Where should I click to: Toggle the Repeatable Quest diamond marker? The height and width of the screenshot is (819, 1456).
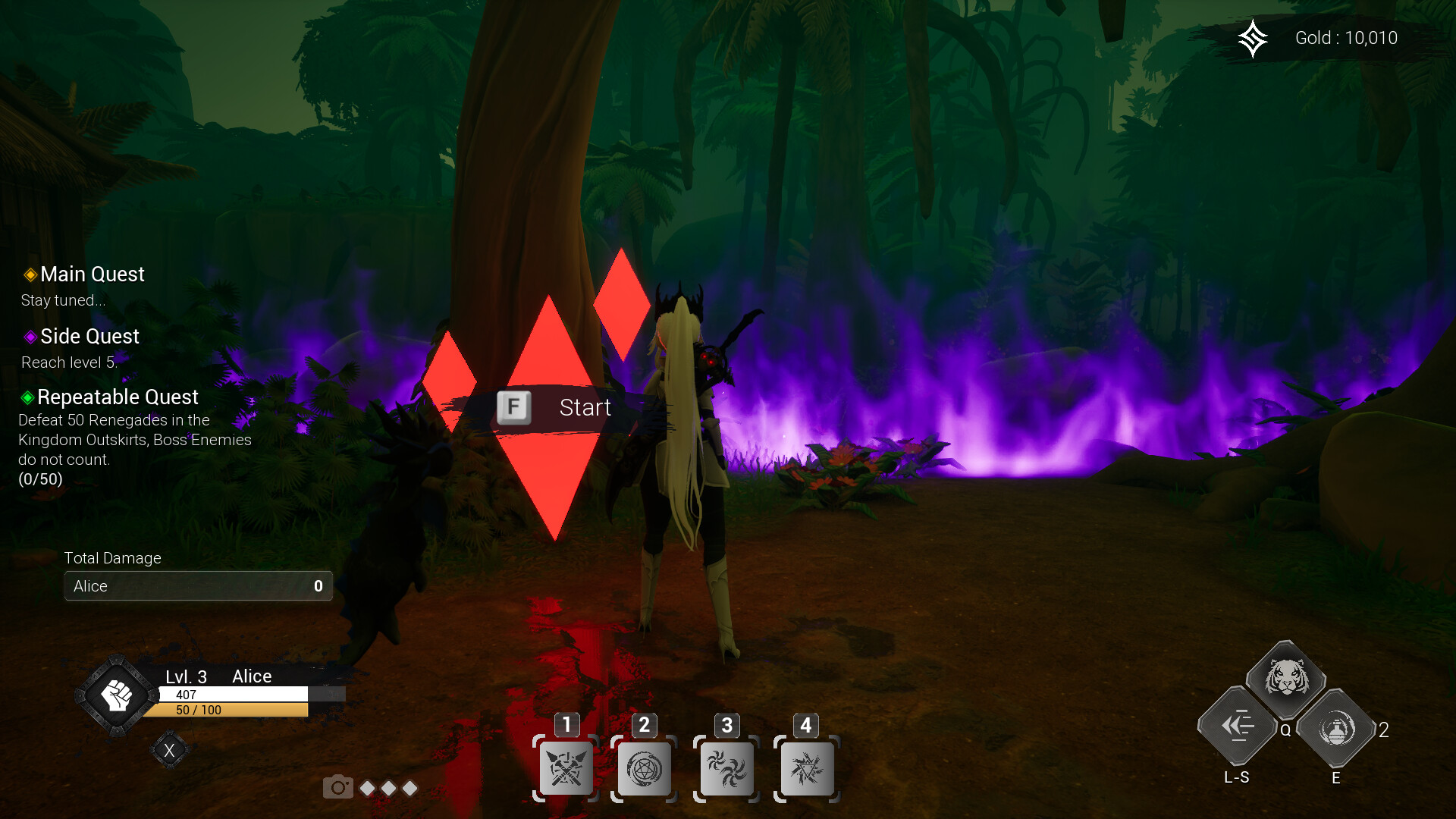click(x=28, y=397)
